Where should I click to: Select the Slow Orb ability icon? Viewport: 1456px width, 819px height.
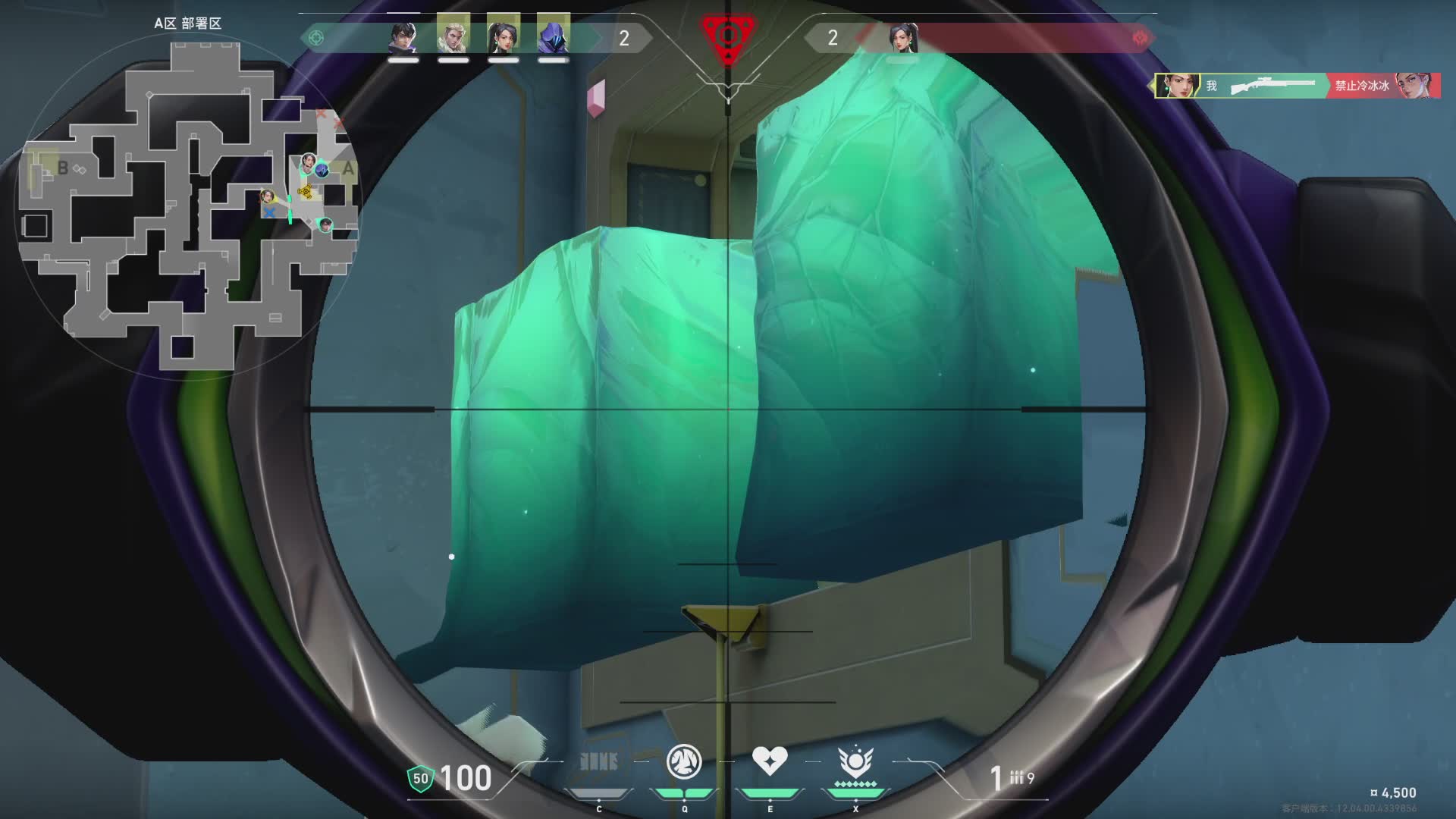683,761
